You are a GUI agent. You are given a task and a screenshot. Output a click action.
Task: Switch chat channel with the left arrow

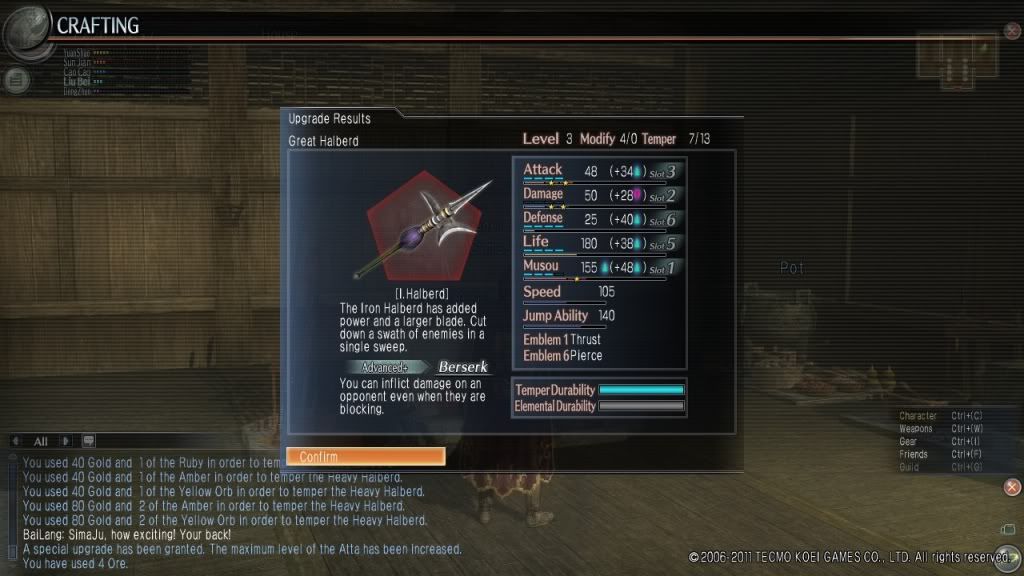15,441
